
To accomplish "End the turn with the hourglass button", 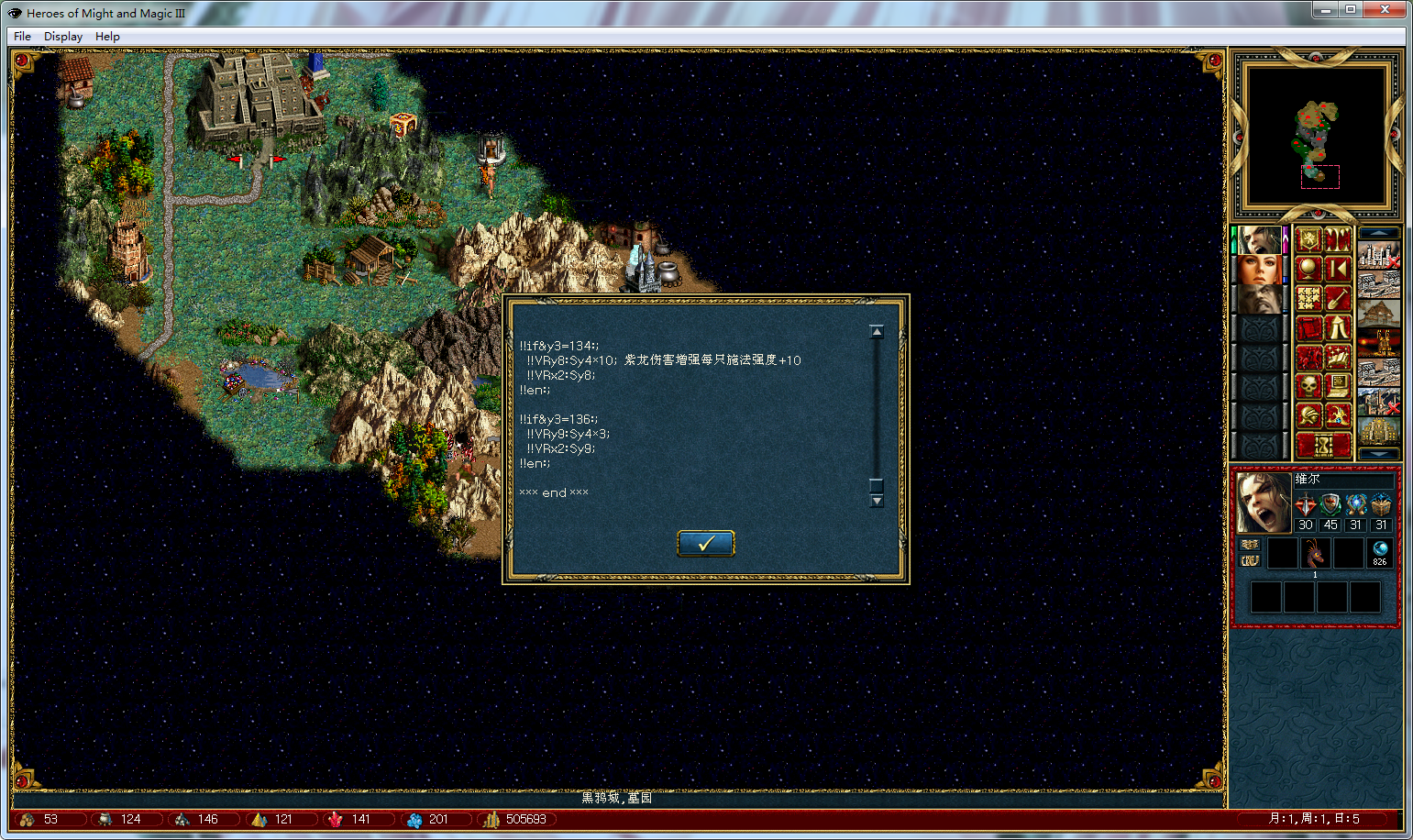I will [x=1323, y=446].
